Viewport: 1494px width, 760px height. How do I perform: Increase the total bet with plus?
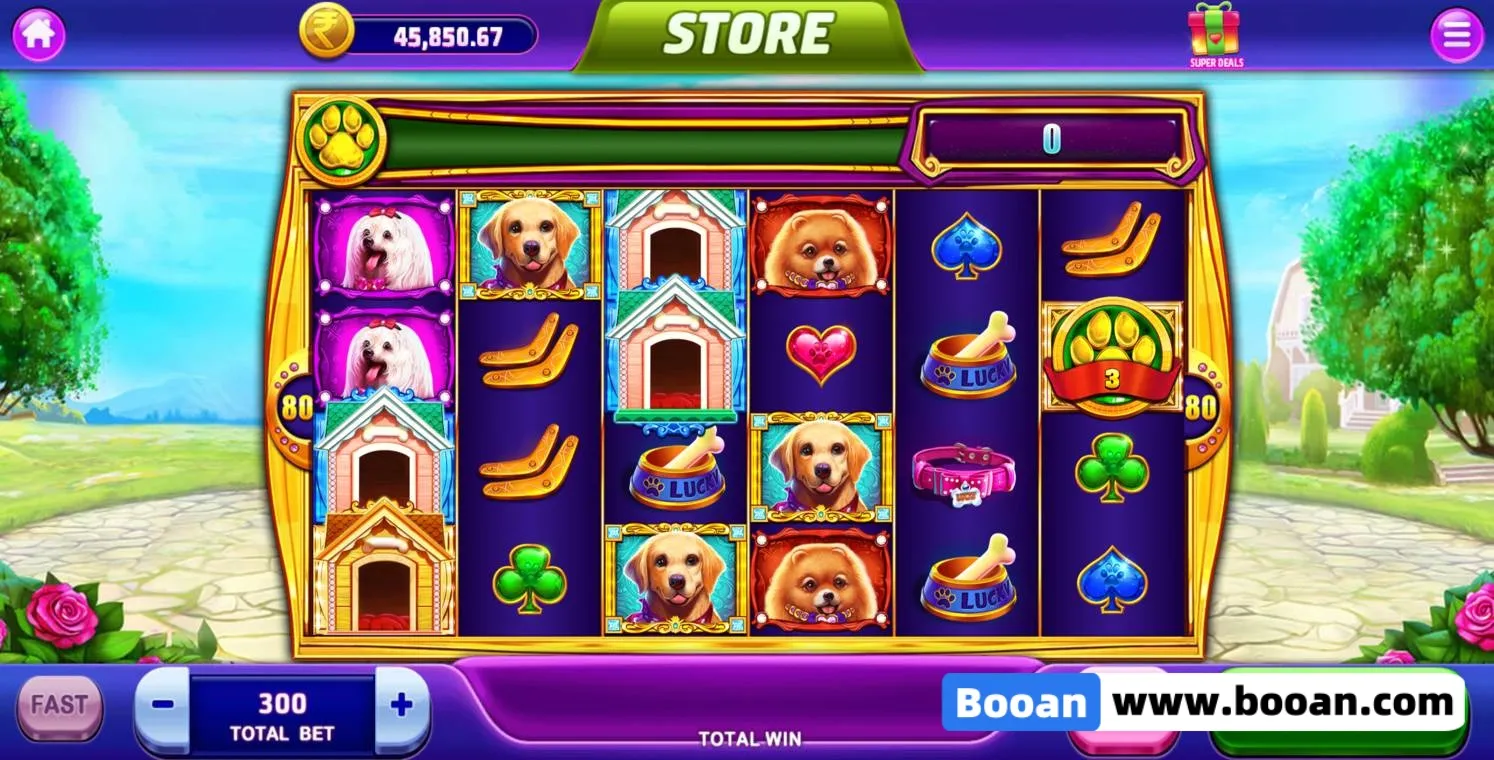pos(402,705)
